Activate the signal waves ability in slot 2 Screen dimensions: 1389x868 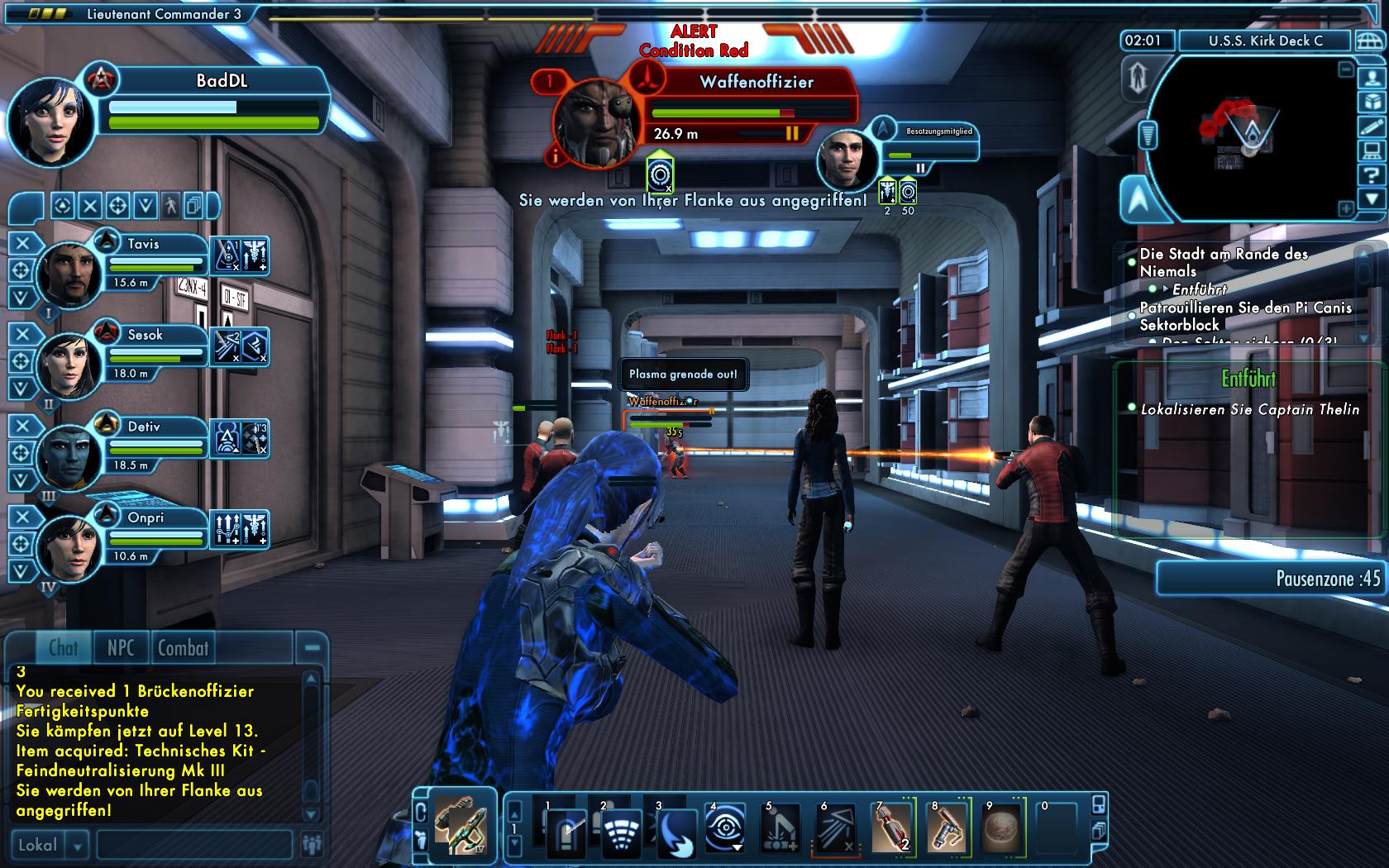click(620, 829)
